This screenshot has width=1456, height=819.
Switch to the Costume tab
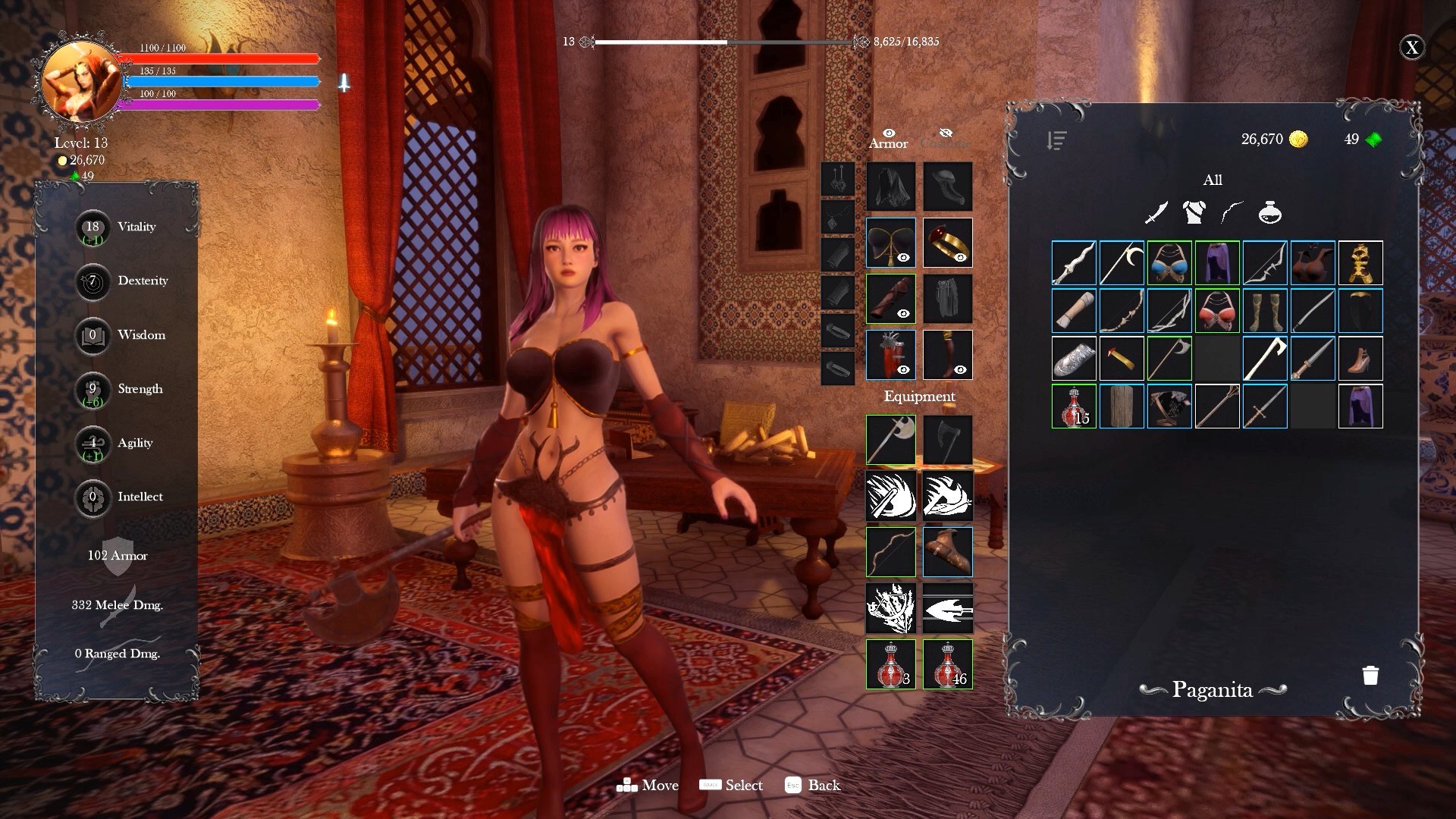tap(944, 143)
